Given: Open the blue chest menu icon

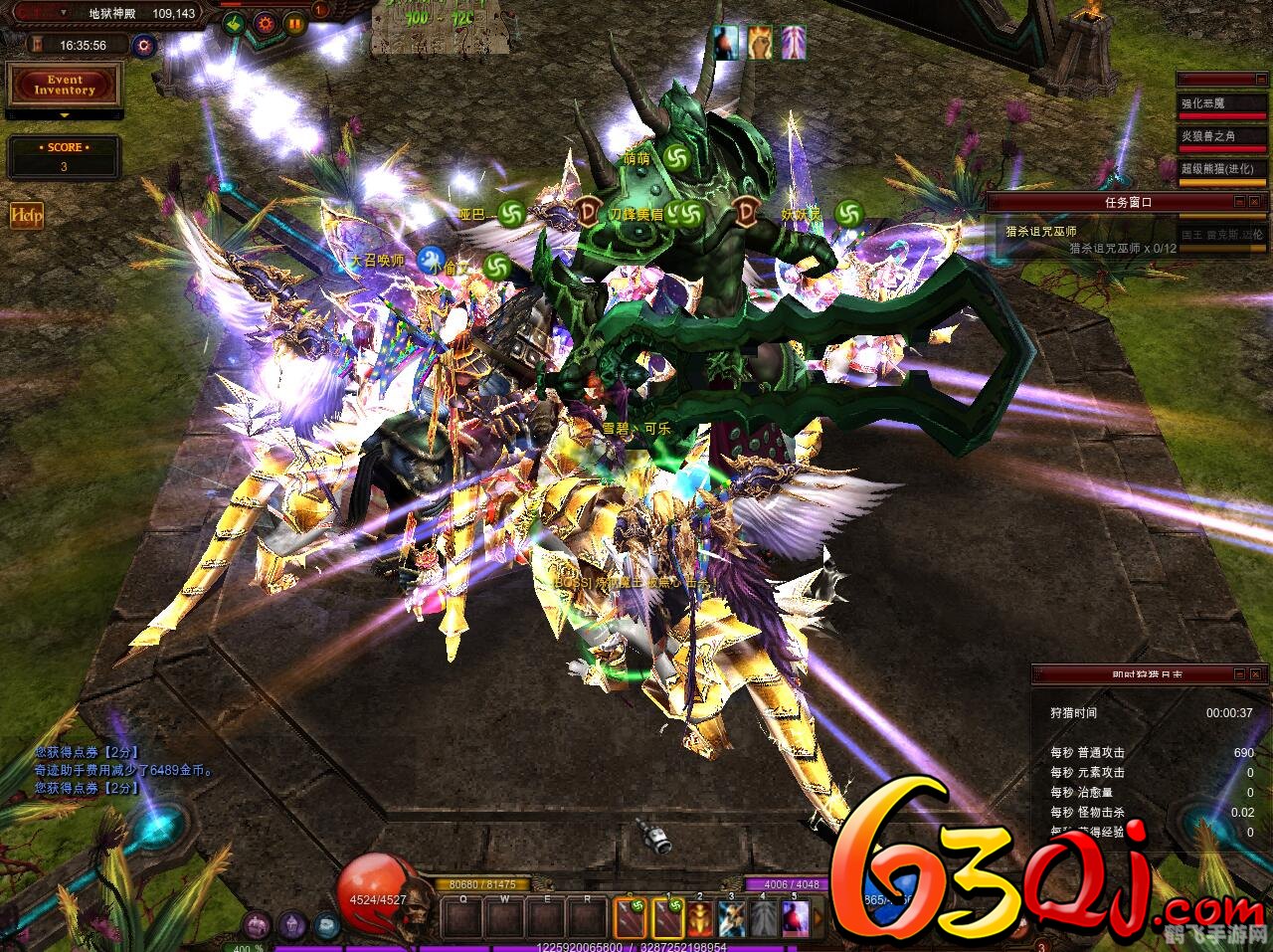Looking at the screenshot, I should coord(326,924).
